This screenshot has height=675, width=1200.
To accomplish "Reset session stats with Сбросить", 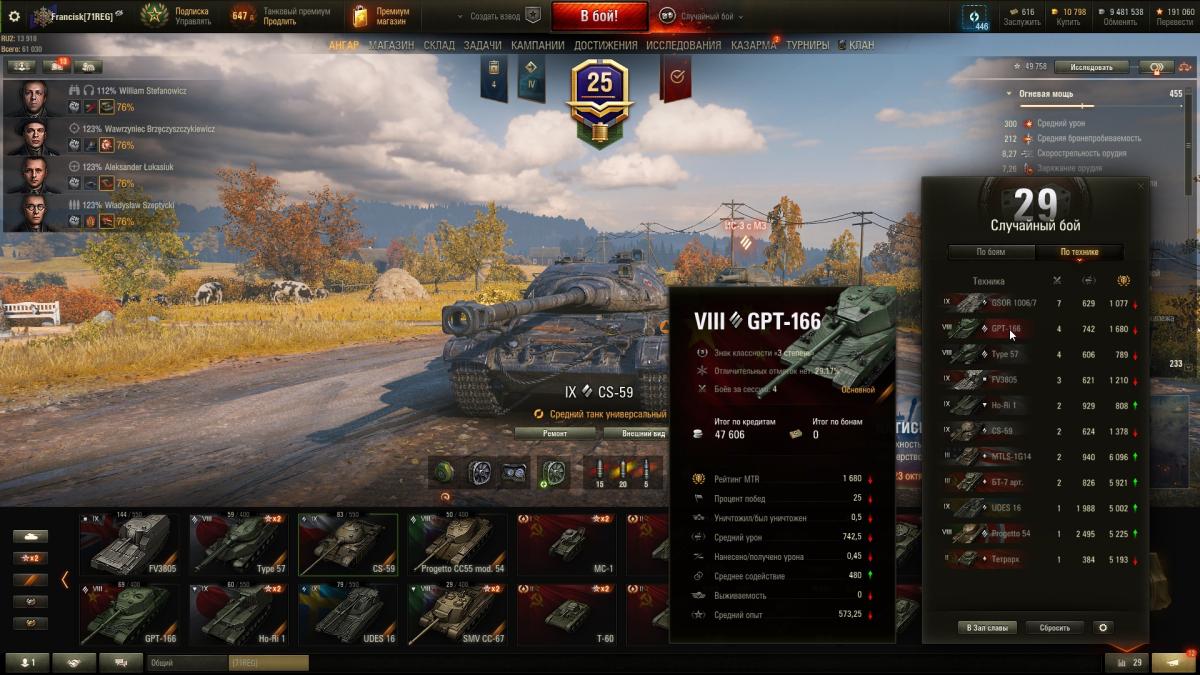I will tap(1054, 628).
